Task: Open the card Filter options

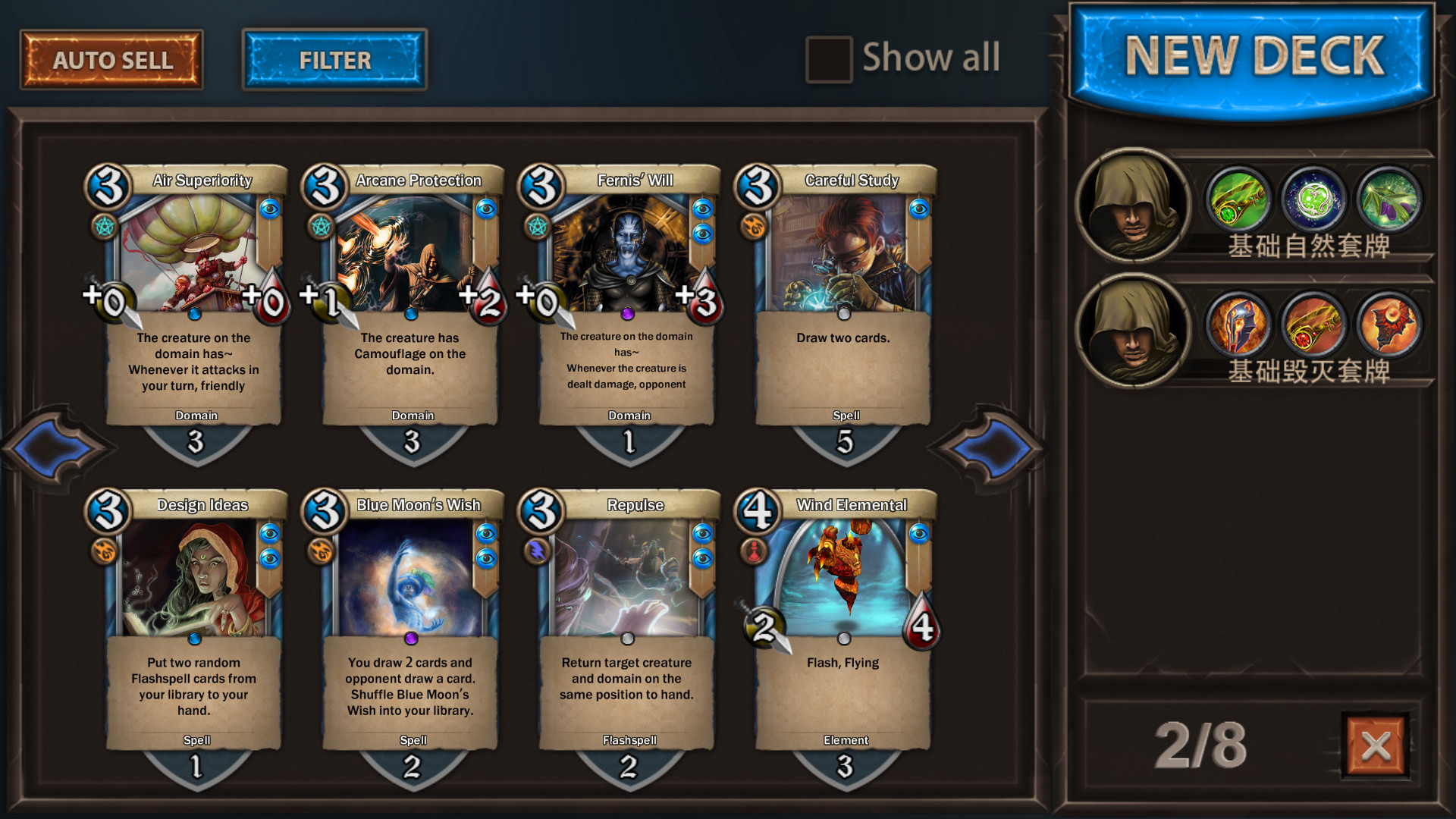Action: [x=334, y=60]
